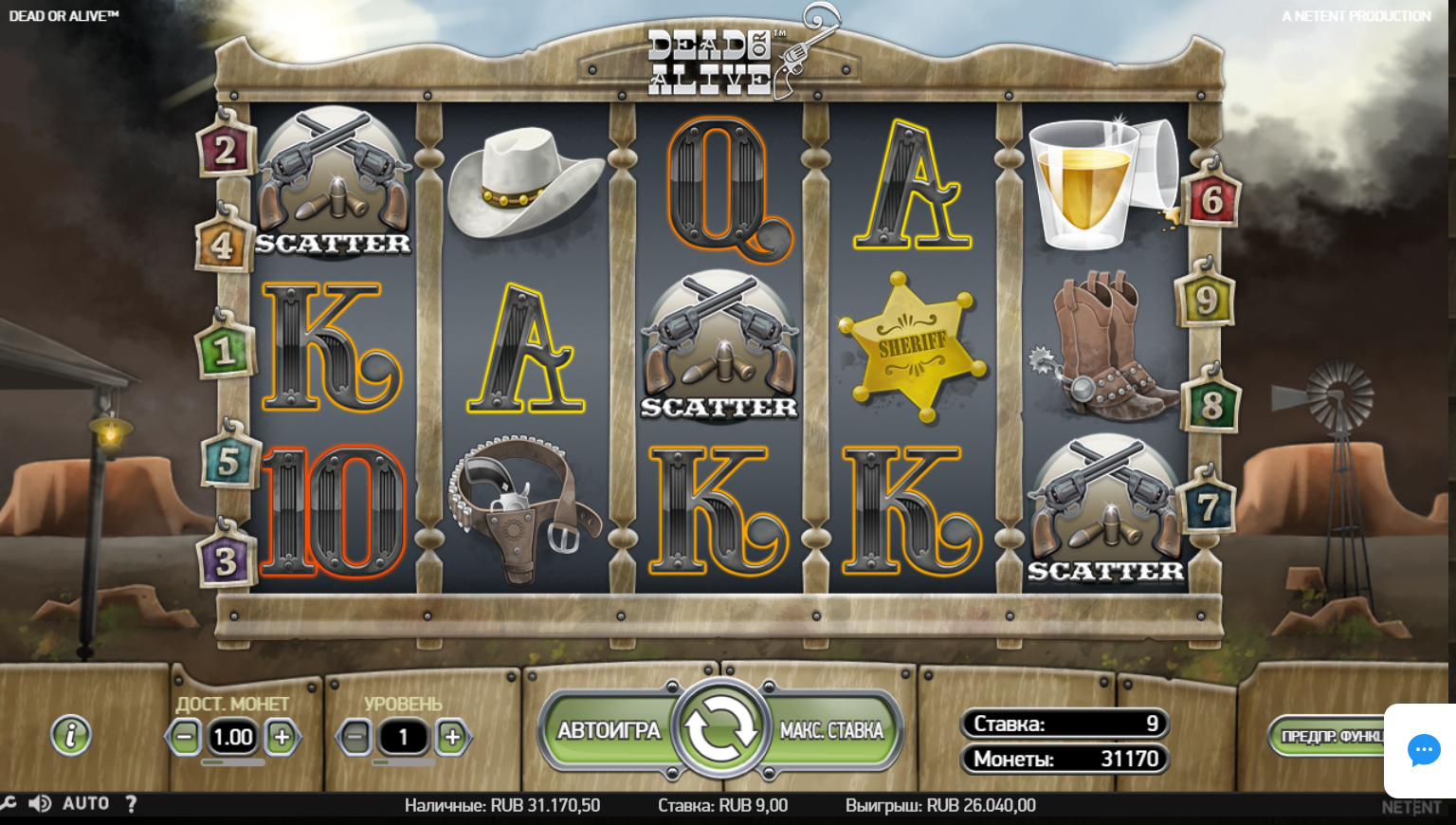Viewport: 1456px width, 825px height.
Task: Increase the coin value with the plus
Action: [282, 737]
